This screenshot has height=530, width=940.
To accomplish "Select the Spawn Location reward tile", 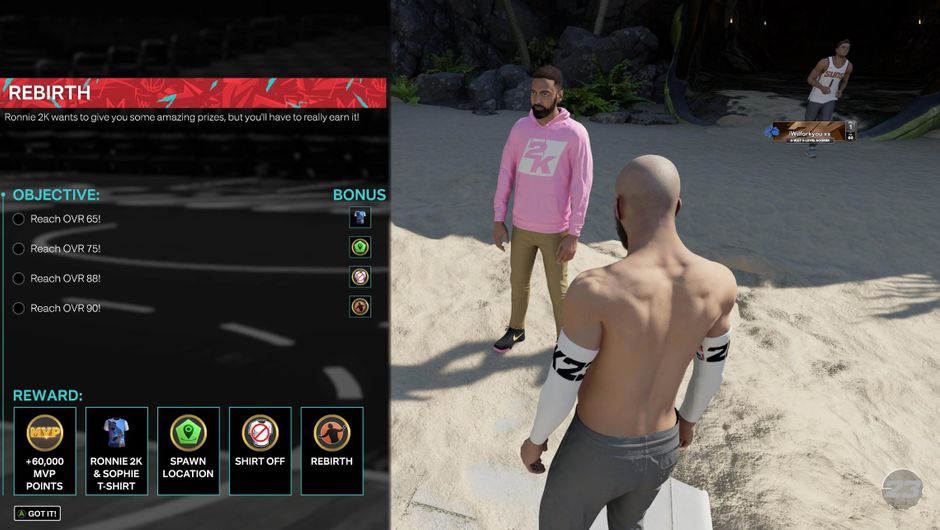I will coord(188,450).
